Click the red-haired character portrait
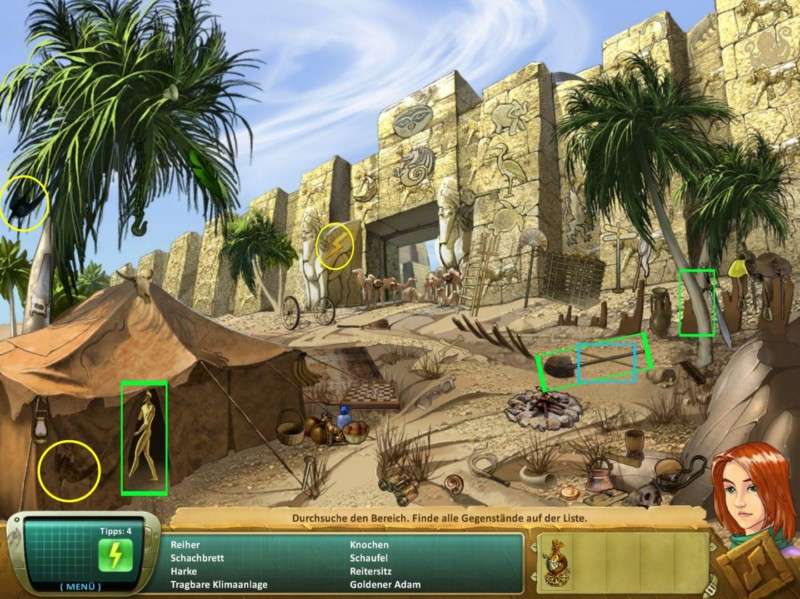This screenshot has width=800, height=599. pyautogui.click(x=749, y=487)
